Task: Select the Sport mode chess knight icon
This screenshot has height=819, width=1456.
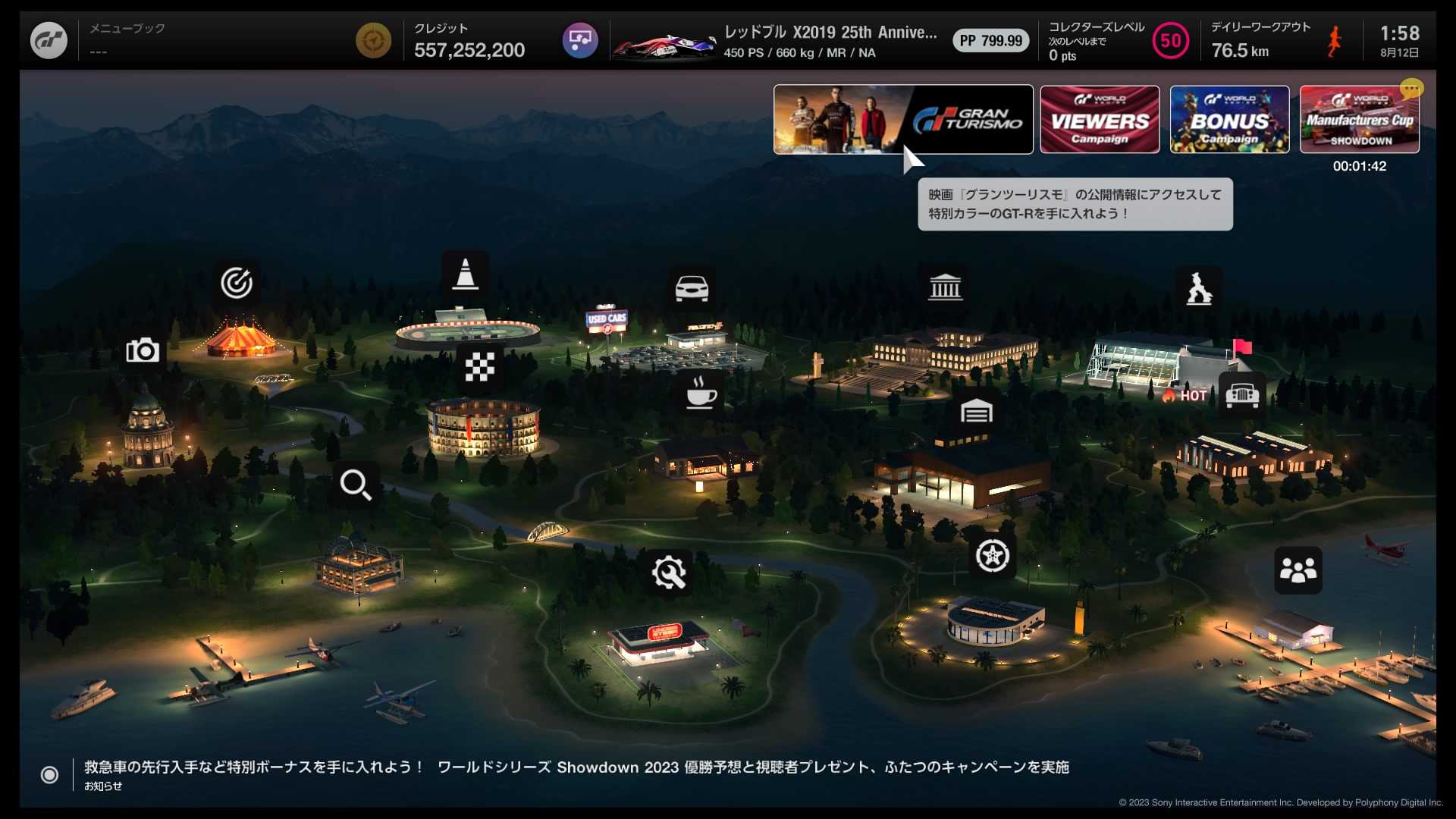Action: (x=1199, y=288)
